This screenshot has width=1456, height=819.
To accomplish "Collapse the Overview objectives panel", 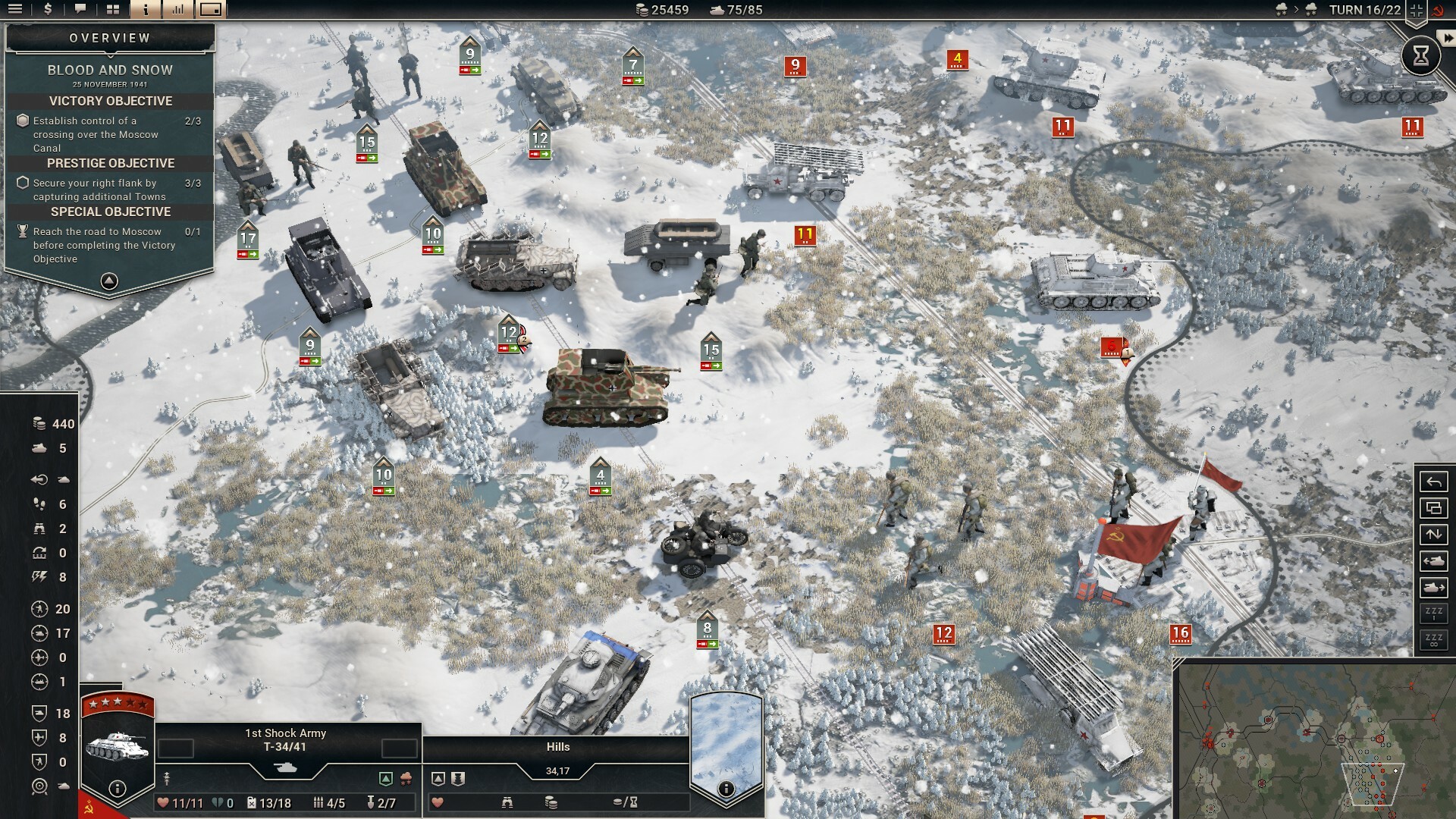I will coord(109,281).
